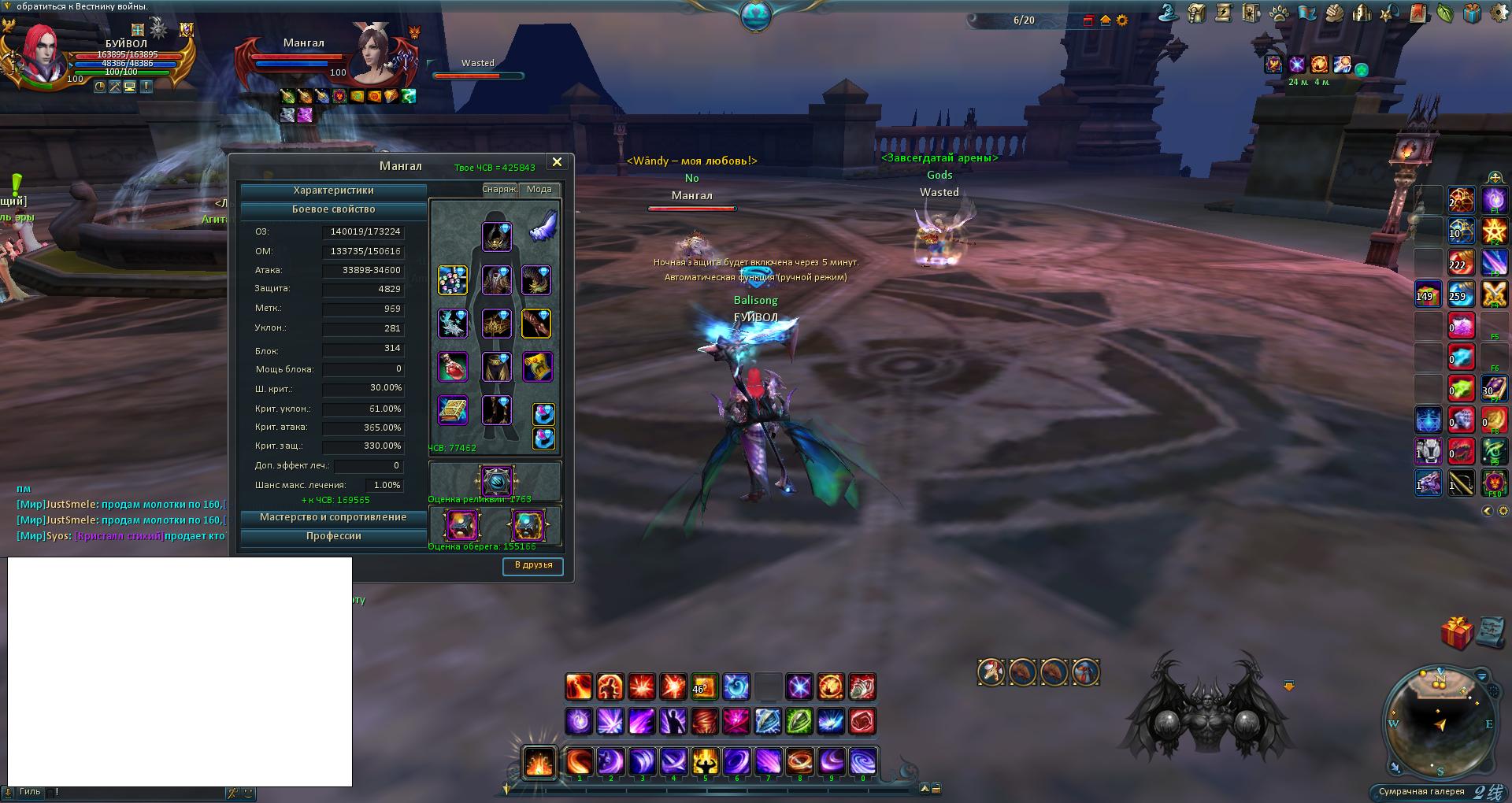Image resolution: width=1512 pixels, height=803 pixels.
Task: Open the Характеристики section
Action: [x=333, y=191]
